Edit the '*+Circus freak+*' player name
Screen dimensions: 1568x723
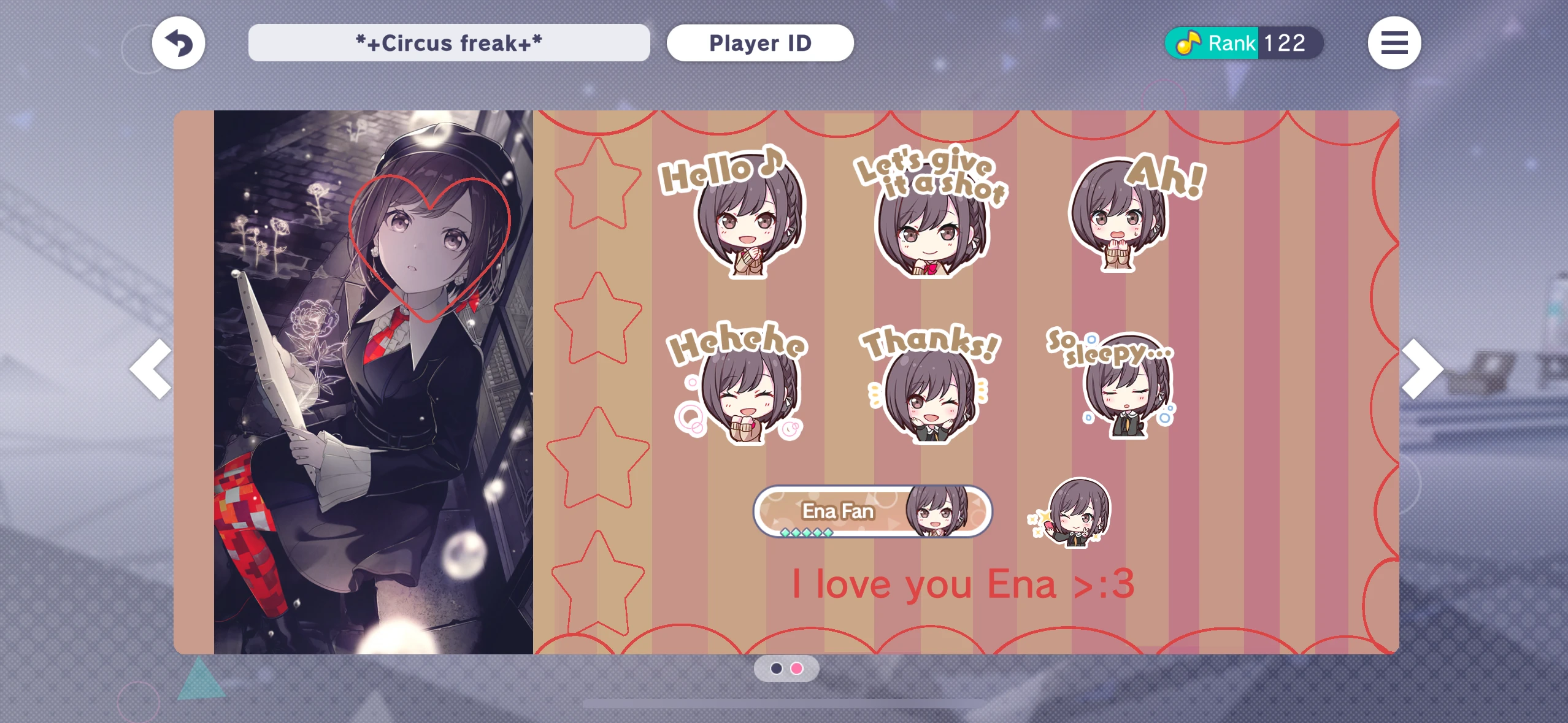click(448, 42)
